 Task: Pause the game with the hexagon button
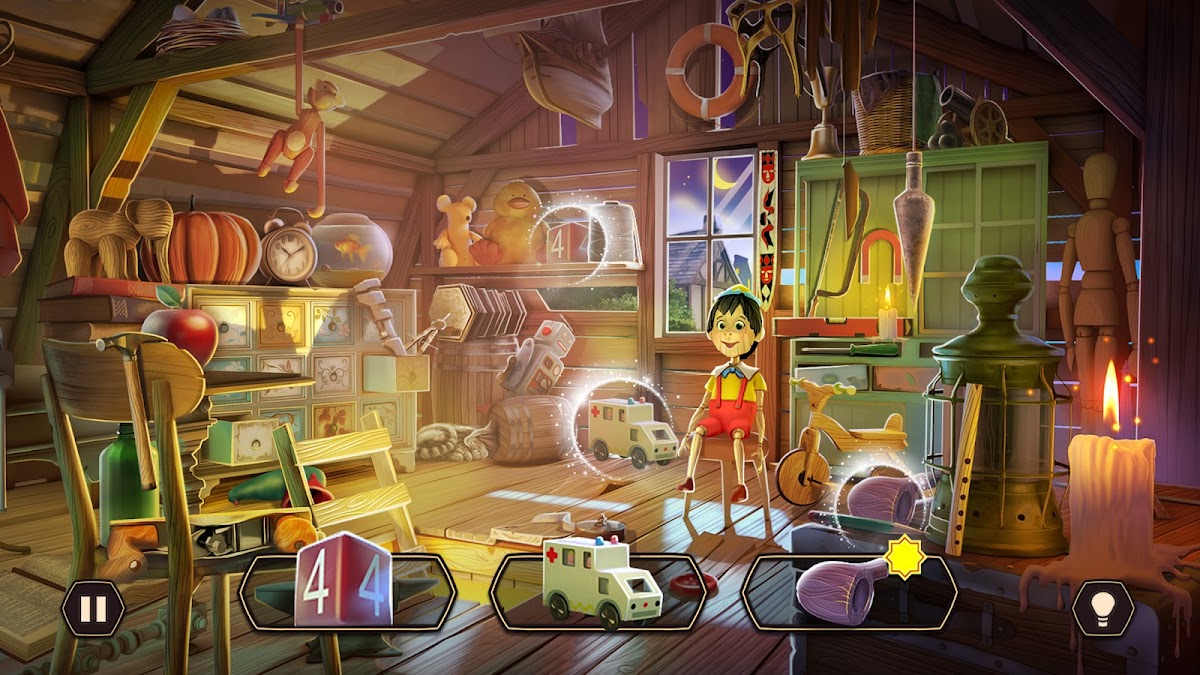click(92, 608)
